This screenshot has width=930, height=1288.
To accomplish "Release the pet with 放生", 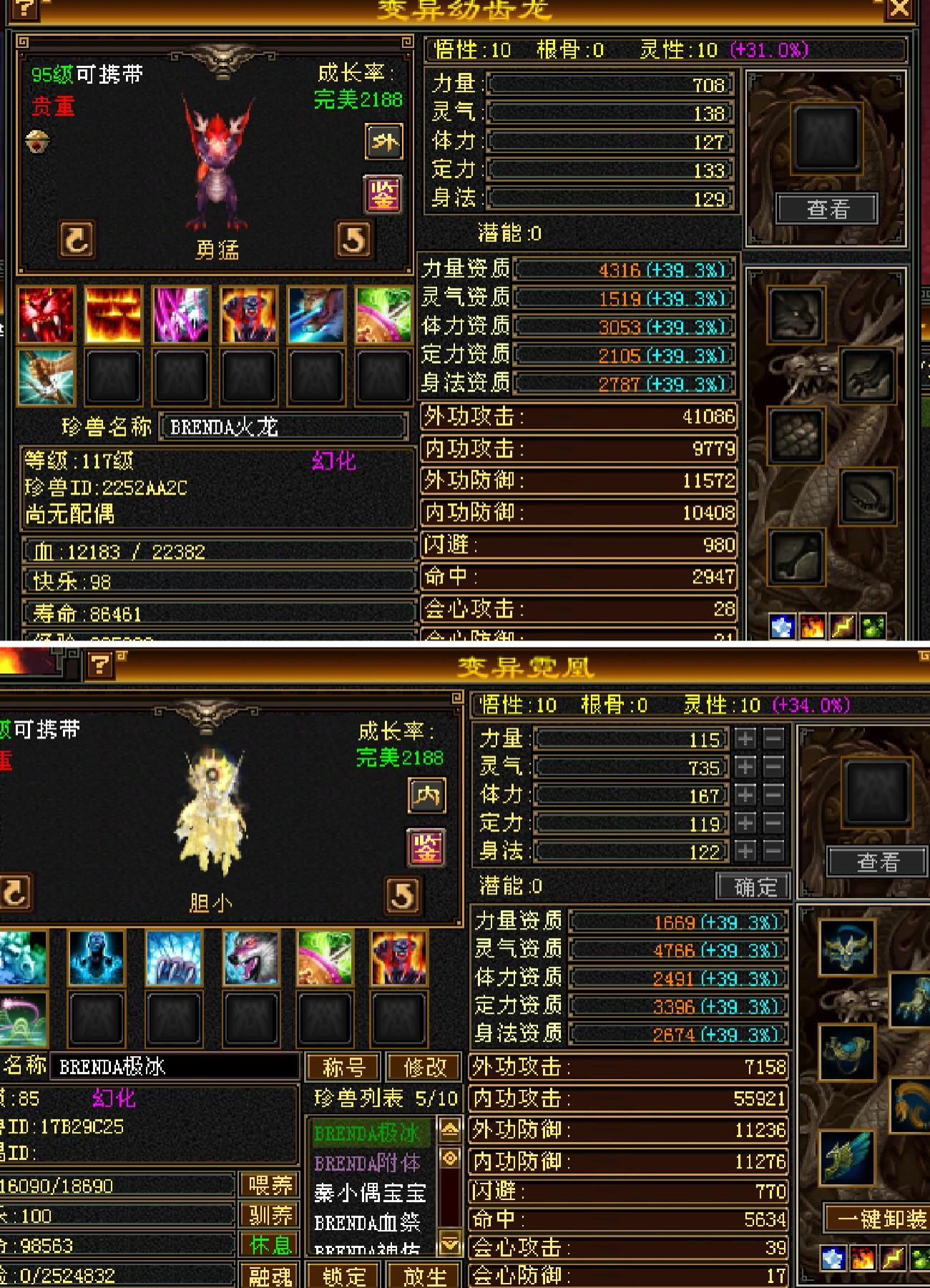I will (424, 1276).
